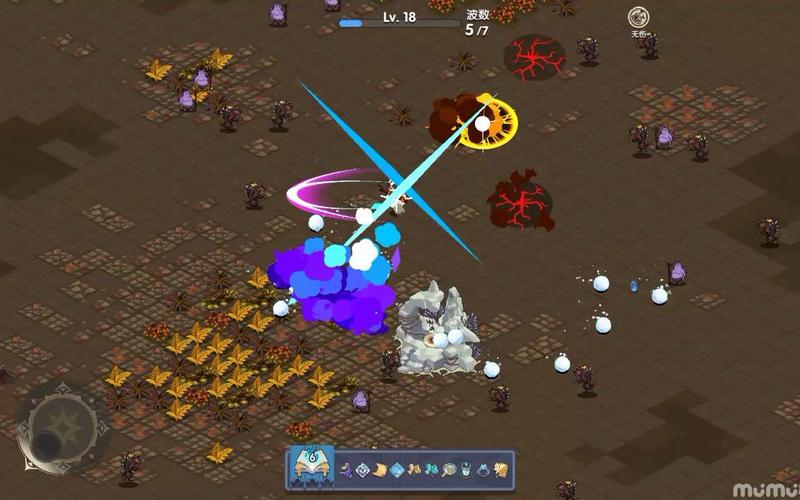Open the spellbook with number 6
The height and width of the screenshot is (500, 800).
point(312,467)
